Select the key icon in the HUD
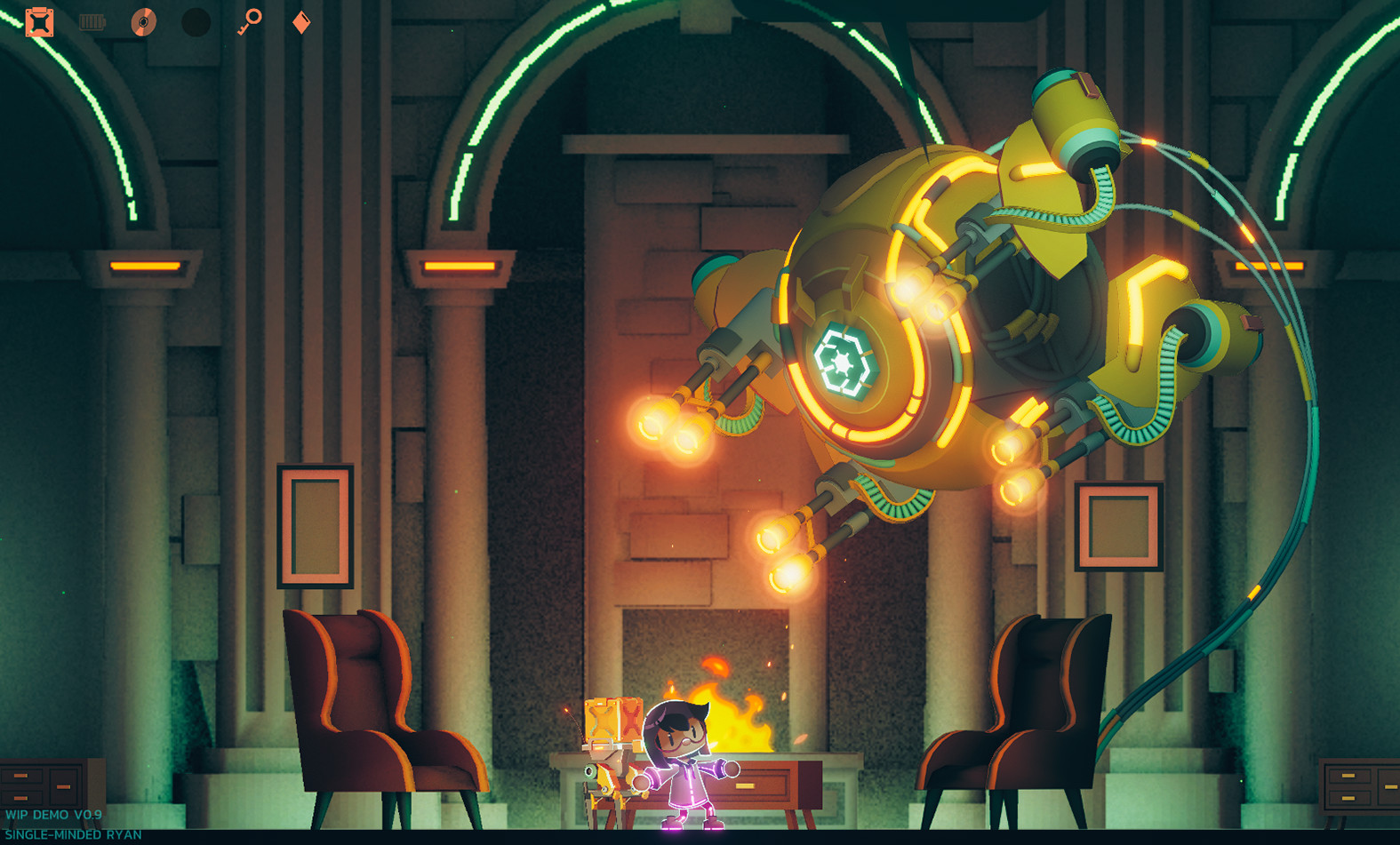This screenshot has height=845, width=1400. tap(250, 20)
